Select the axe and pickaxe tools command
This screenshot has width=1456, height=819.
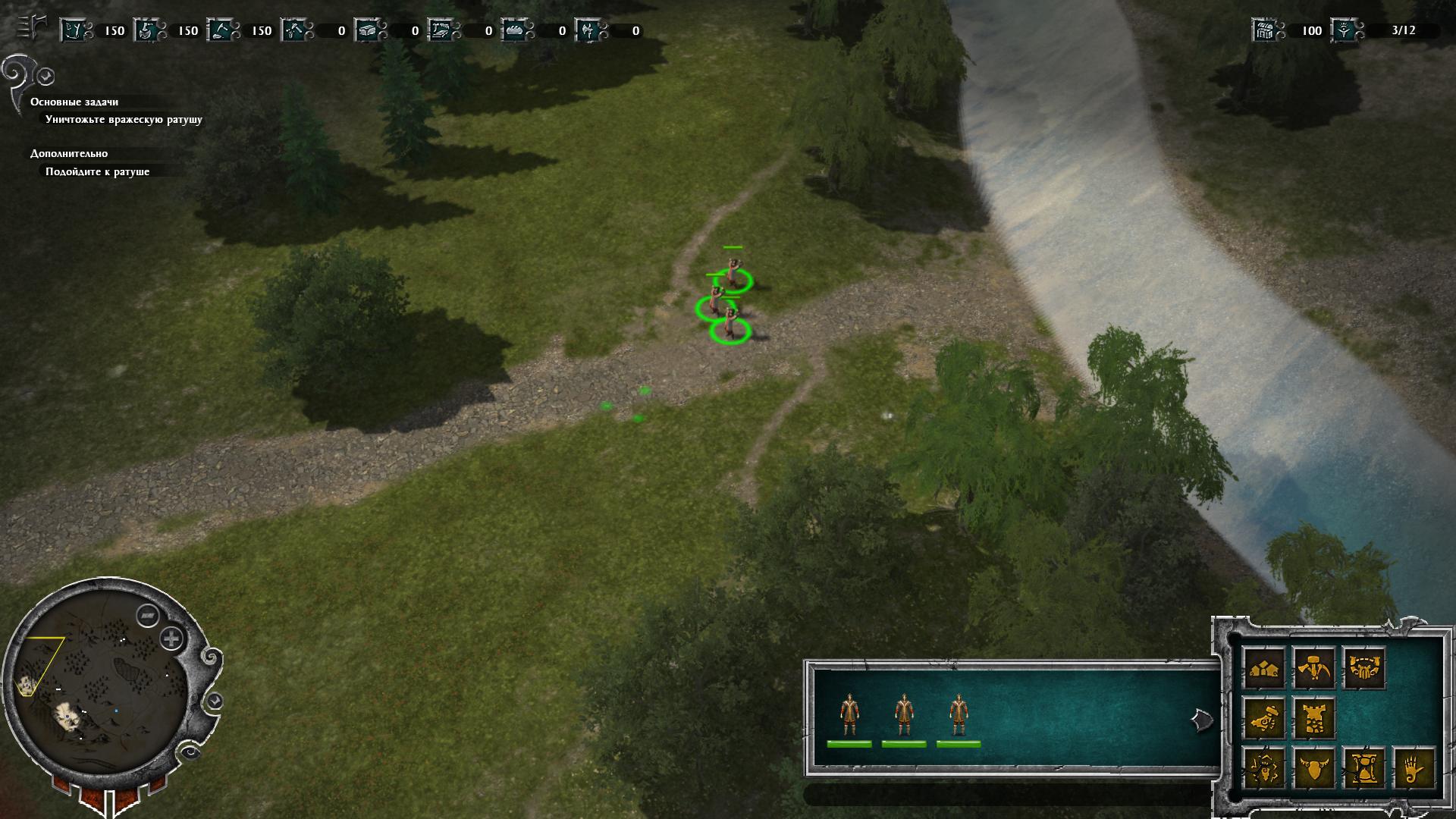1314,668
